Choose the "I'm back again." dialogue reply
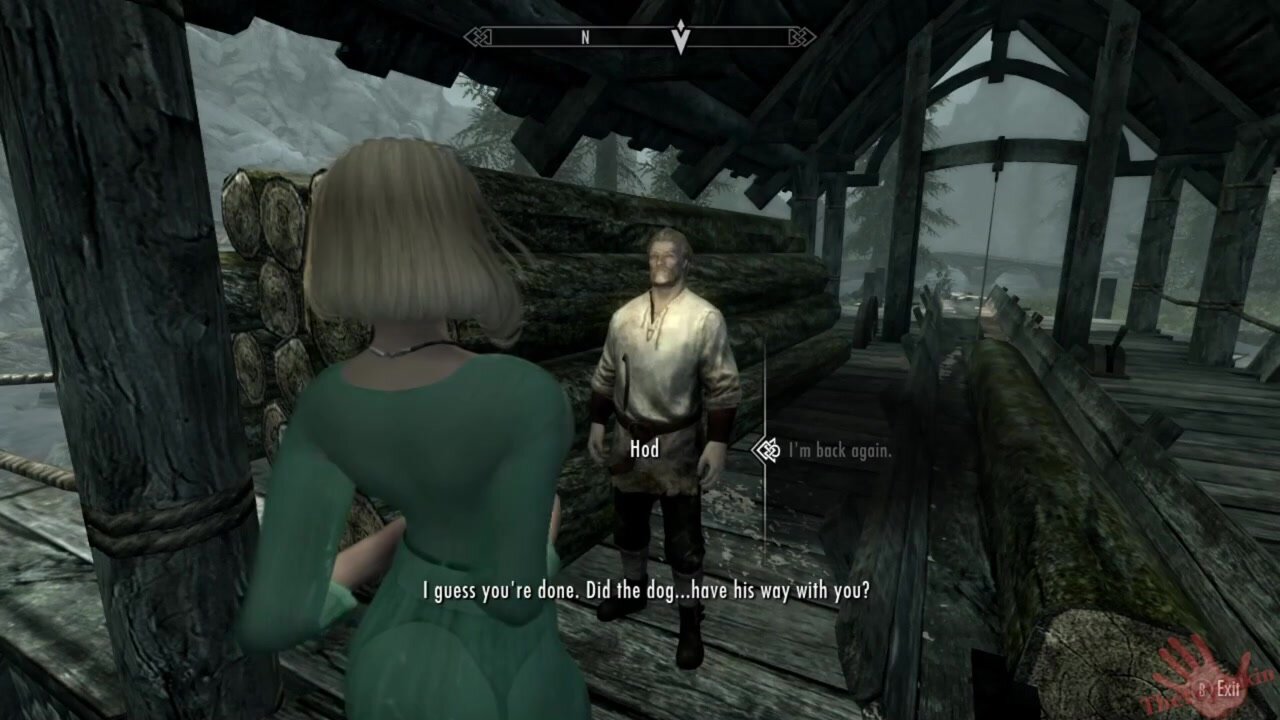The image size is (1280, 720). pyautogui.click(x=839, y=451)
